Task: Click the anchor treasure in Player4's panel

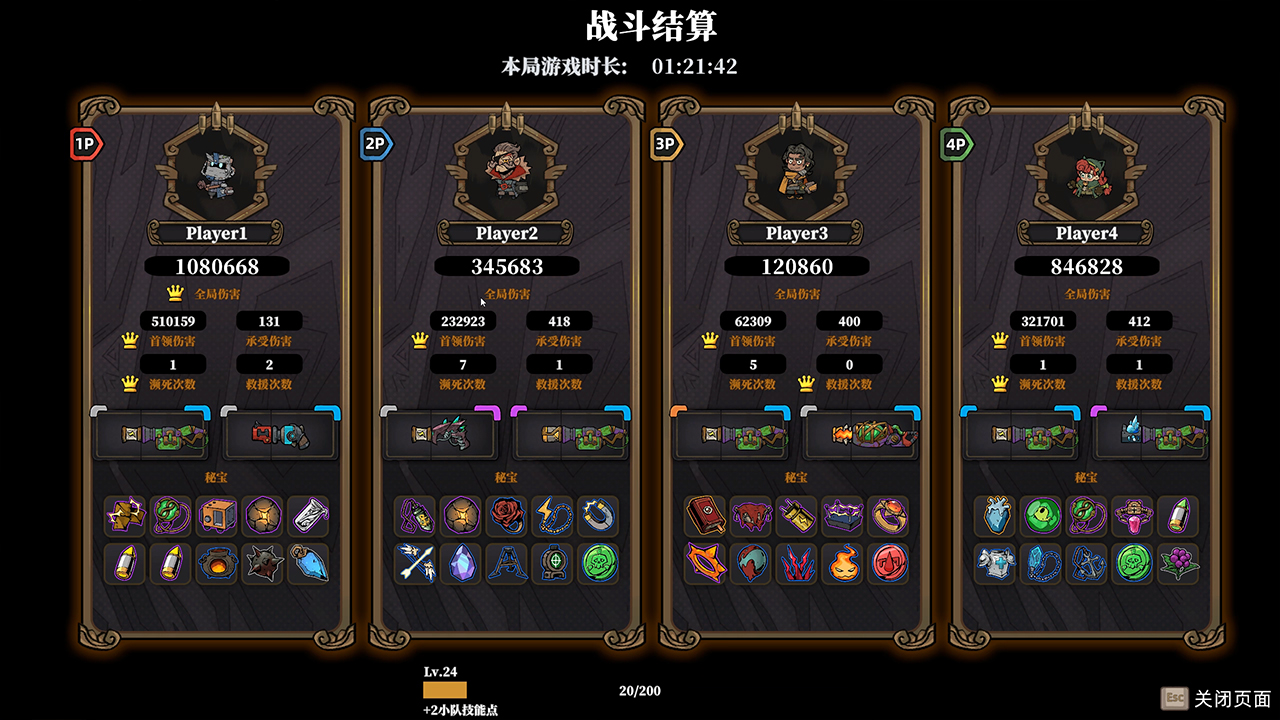Action: point(1088,564)
